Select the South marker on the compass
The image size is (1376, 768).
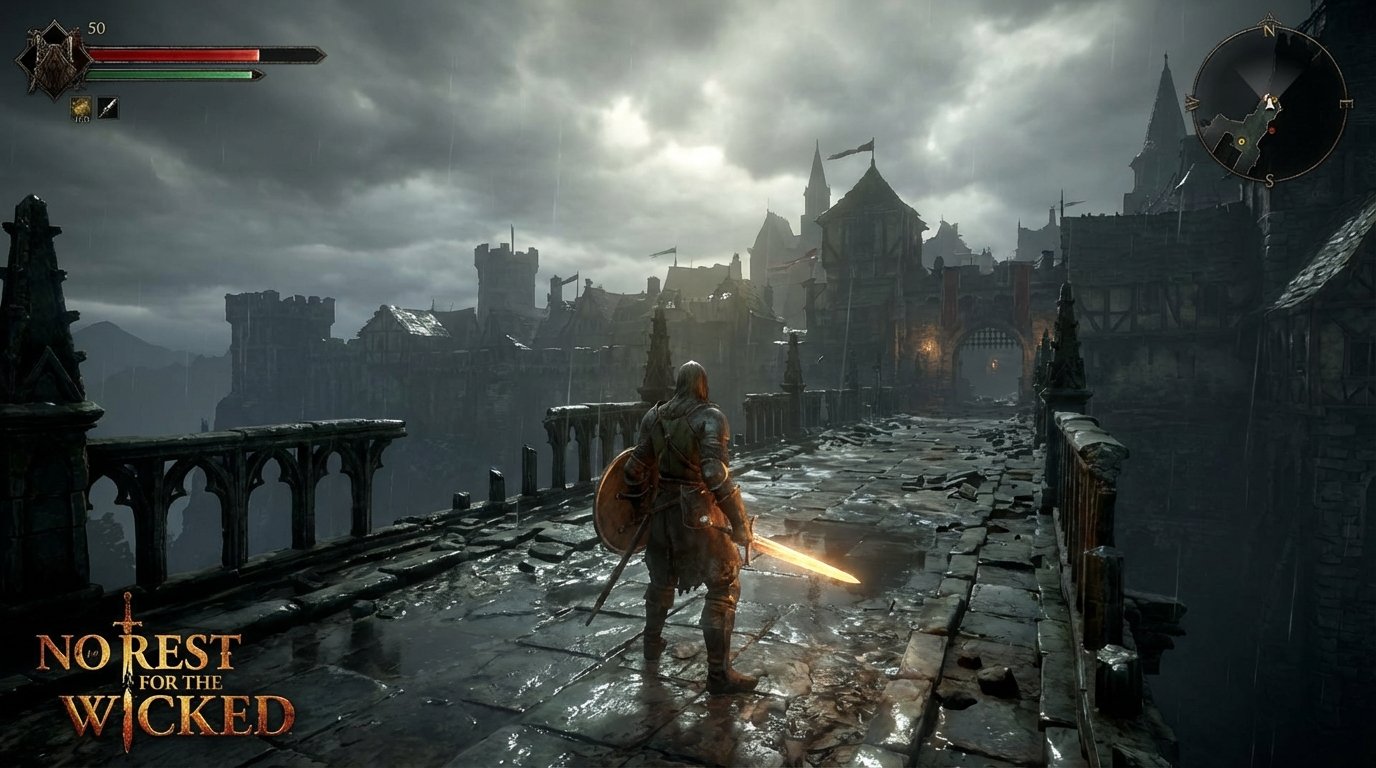click(x=1270, y=179)
